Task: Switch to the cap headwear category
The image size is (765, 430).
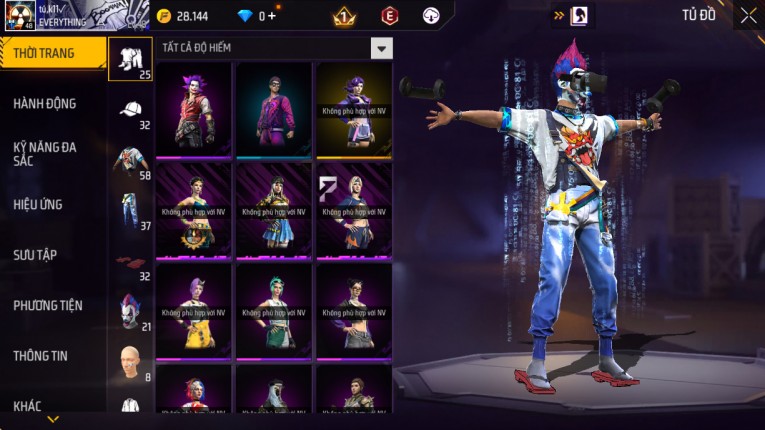Action: (x=130, y=111)
